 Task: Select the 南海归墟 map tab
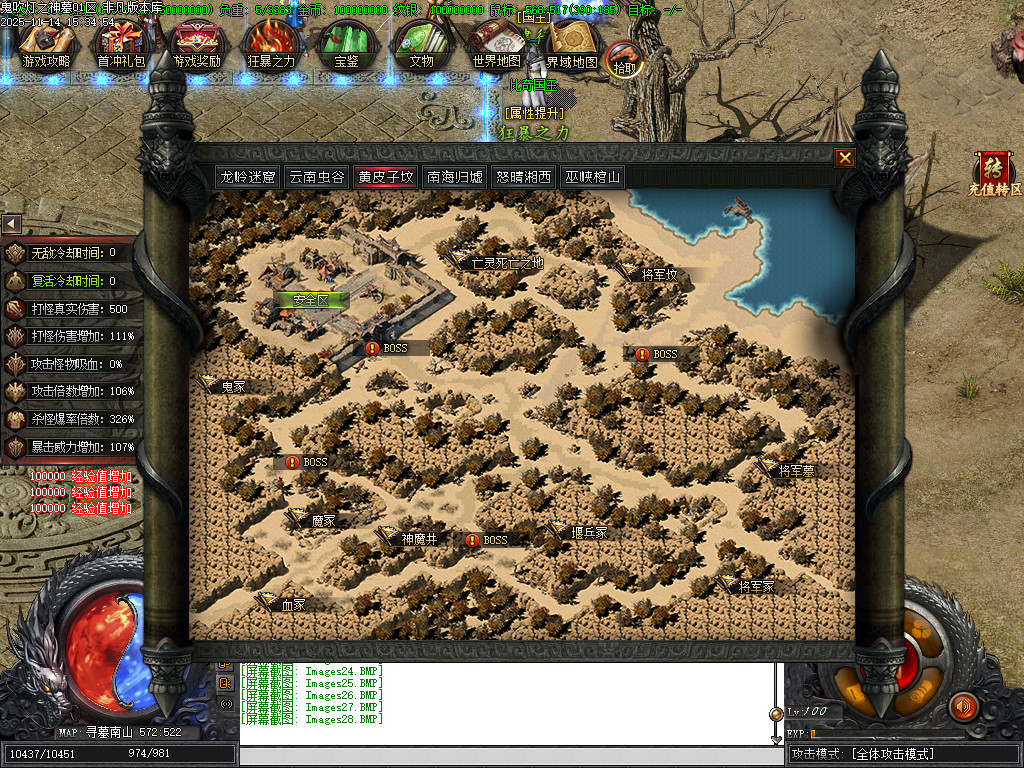click(455, 177)
